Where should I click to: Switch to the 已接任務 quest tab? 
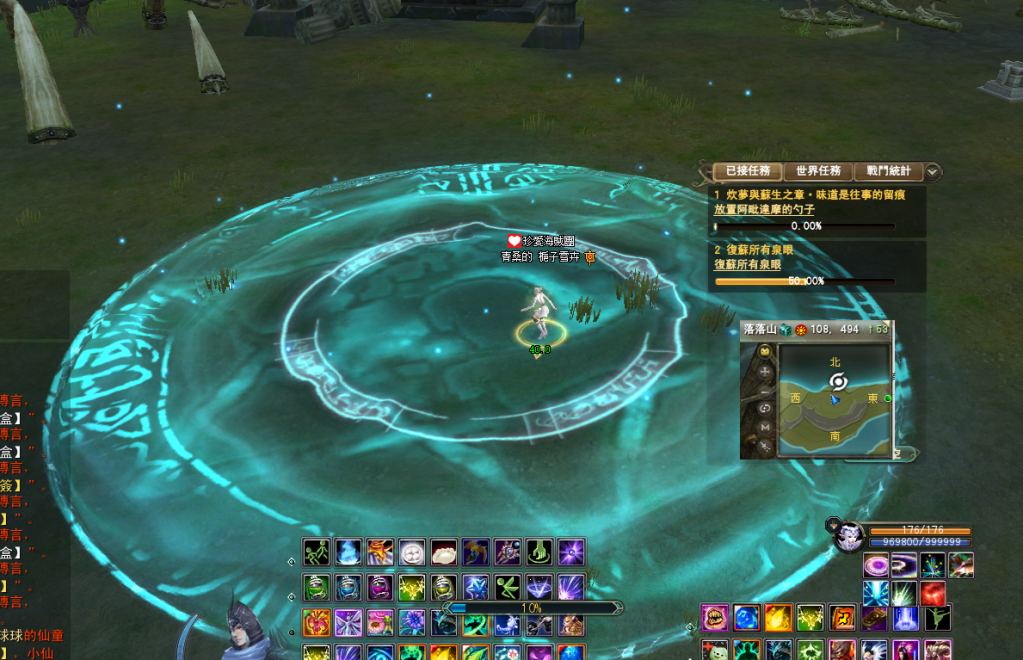tap(747, 172)
